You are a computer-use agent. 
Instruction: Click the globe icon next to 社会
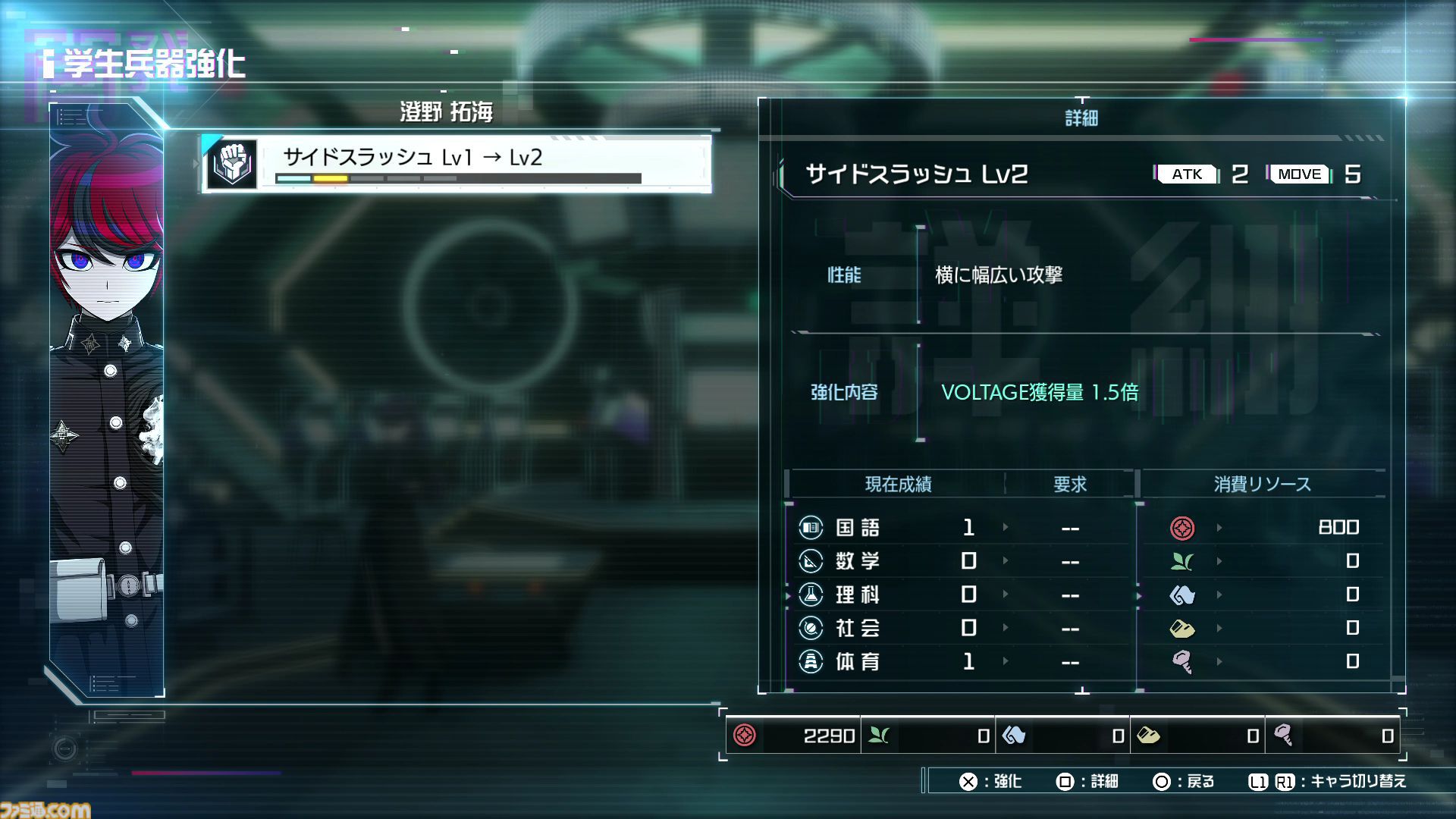pyautogui.click(x=810, y=628)
